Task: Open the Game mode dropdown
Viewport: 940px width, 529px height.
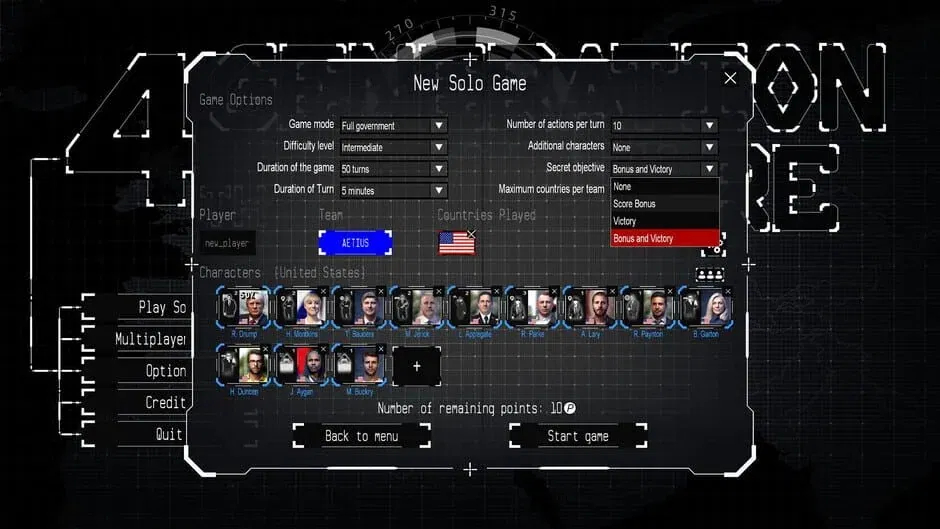Action: click(x=393, y=126)
